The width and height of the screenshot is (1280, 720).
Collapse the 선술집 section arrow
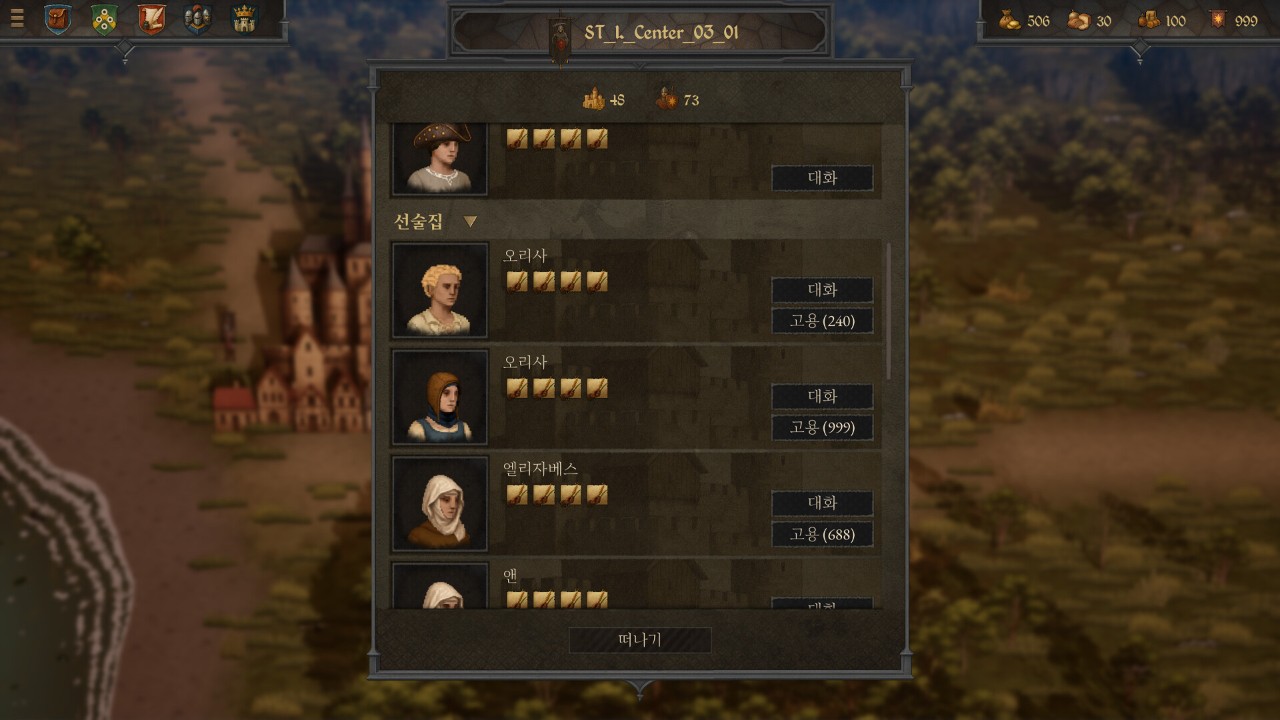[x=470, y=222]
